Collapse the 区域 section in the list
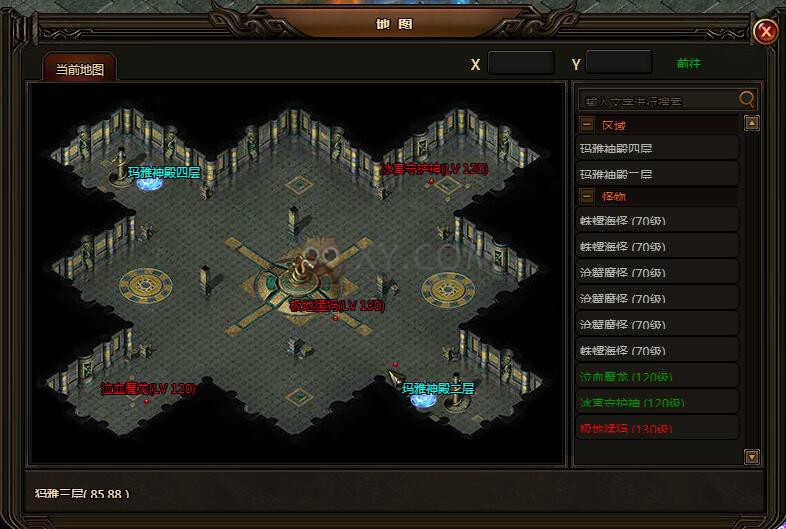This screenshot has height=529, width=786. click(x=587, y=126)
